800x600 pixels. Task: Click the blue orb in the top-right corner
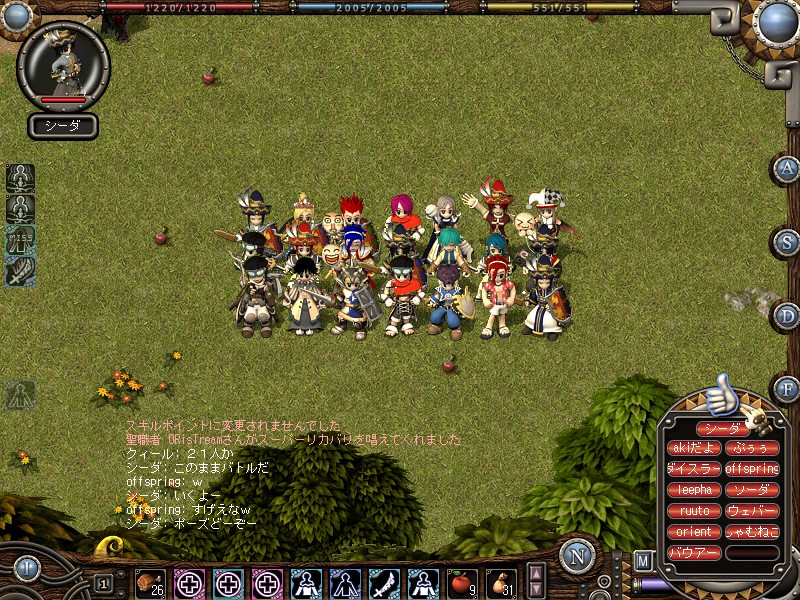pyautogui.click(x=775, y=22)
